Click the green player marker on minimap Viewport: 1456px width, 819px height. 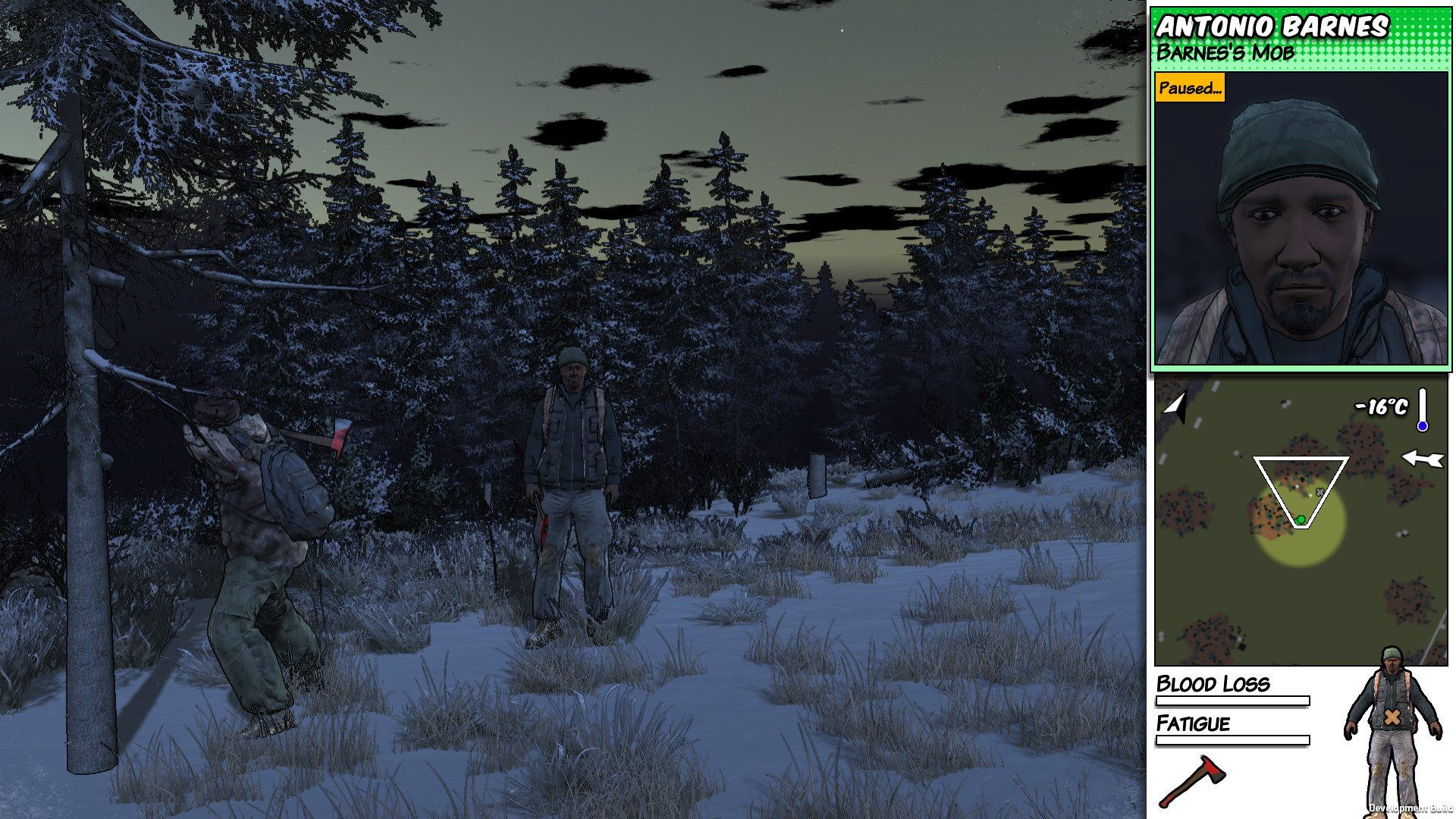1301,519
